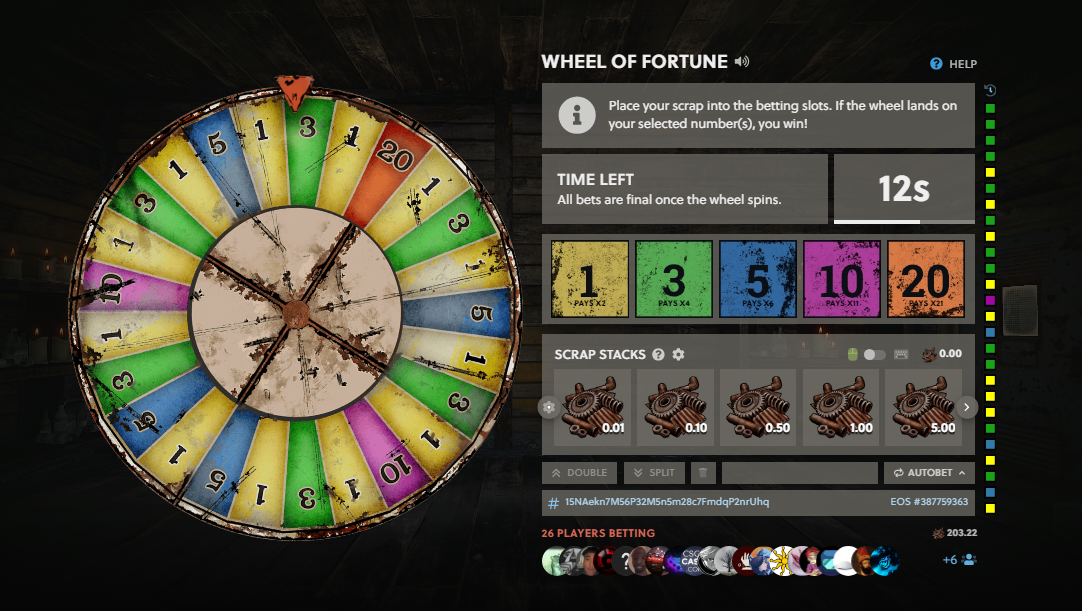The image size is (1082, 611).
Task: Click the Scrap Stacks question mark icon
Action: [658, 355]
